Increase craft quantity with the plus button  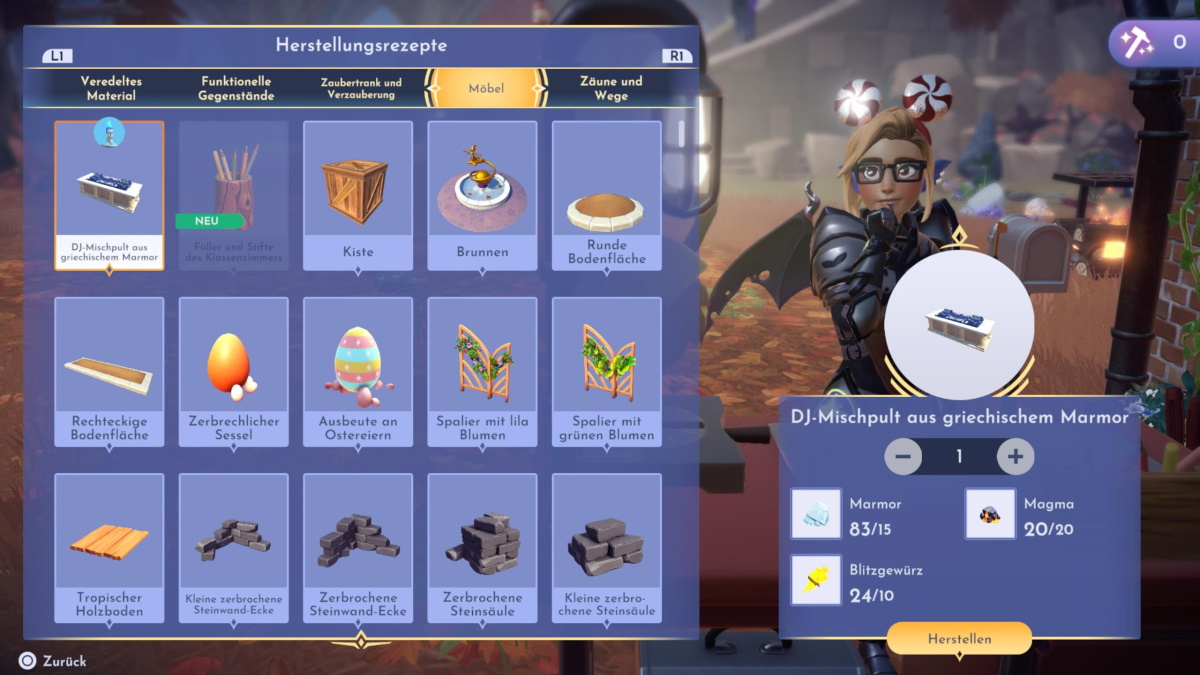(1015, 457)
